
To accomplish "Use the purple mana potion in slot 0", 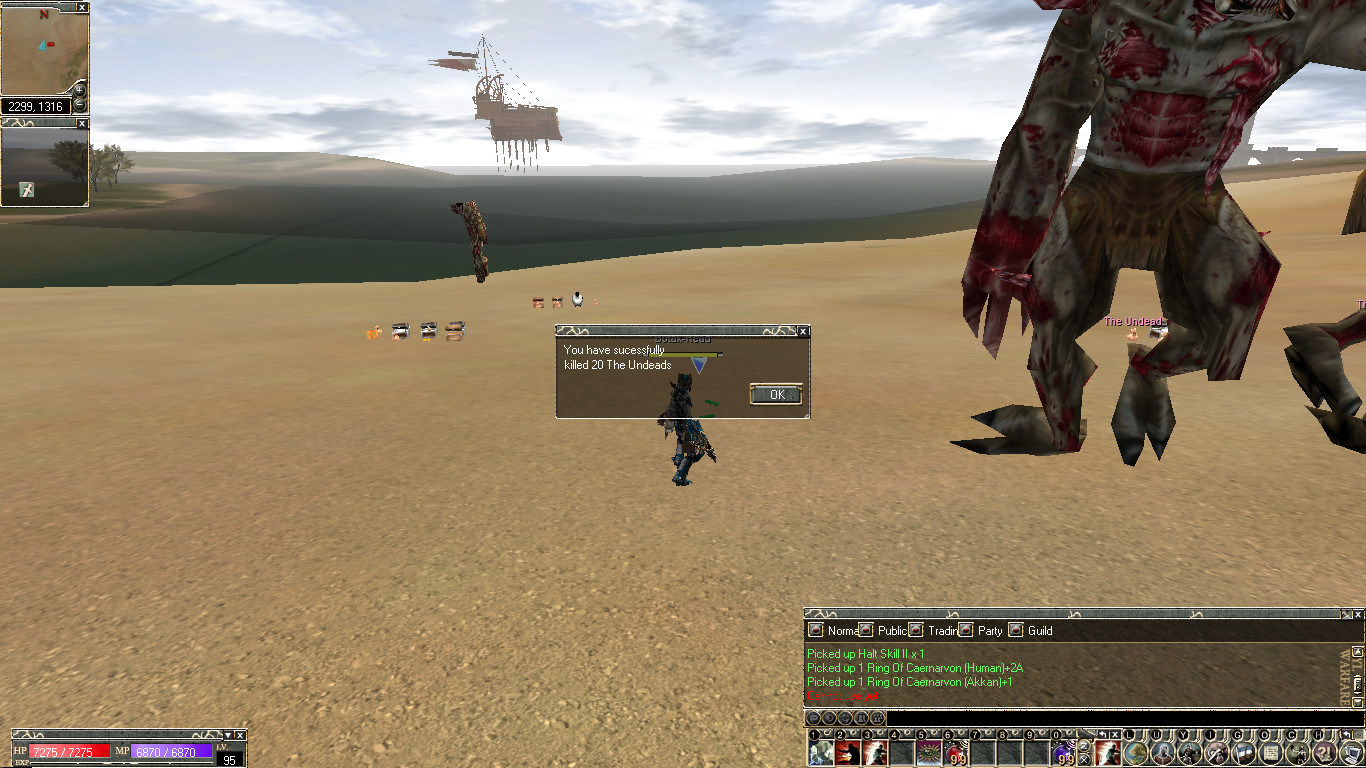I will coord(1063,753).
